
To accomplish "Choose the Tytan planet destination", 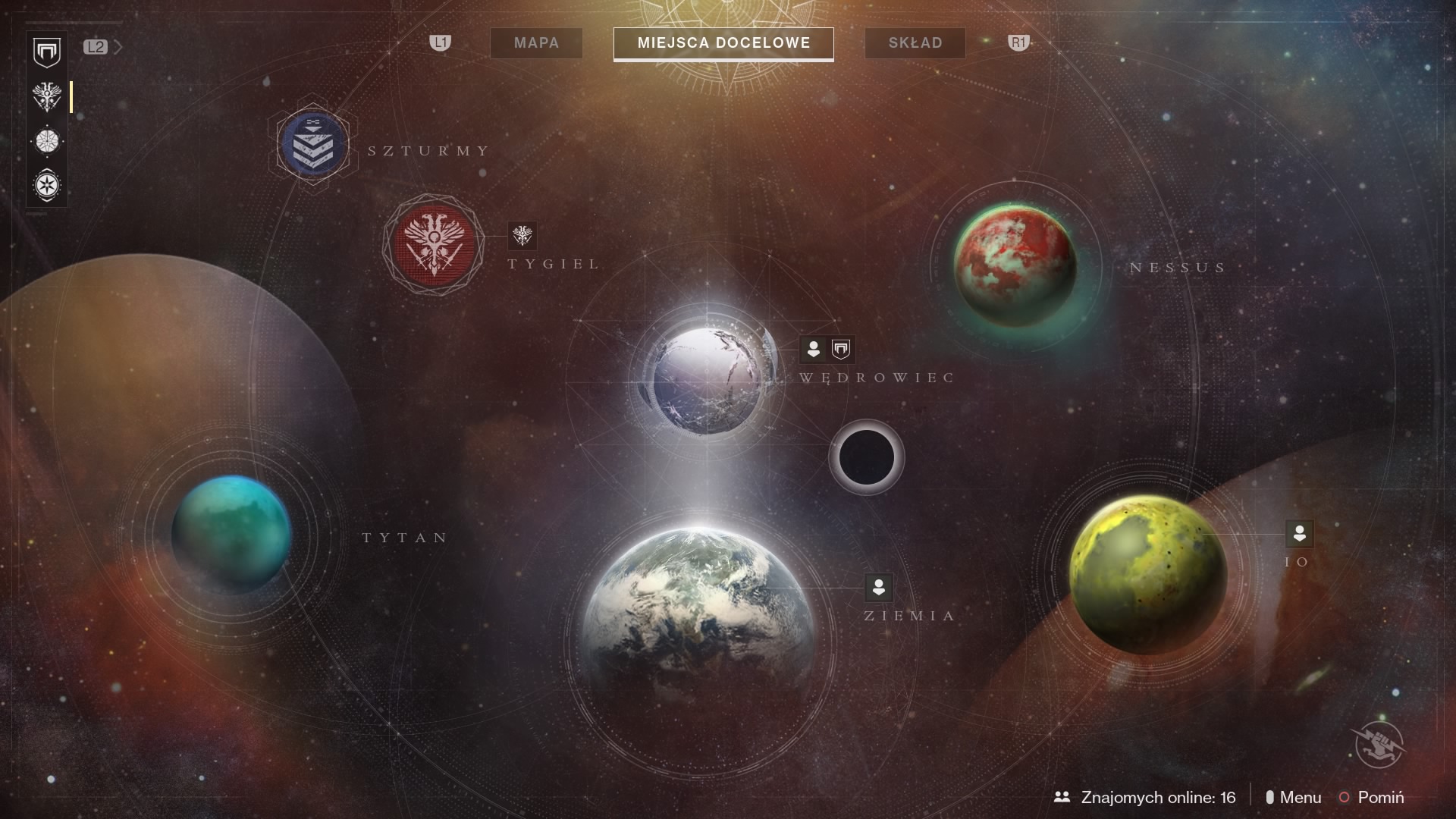I will (231, 534).
